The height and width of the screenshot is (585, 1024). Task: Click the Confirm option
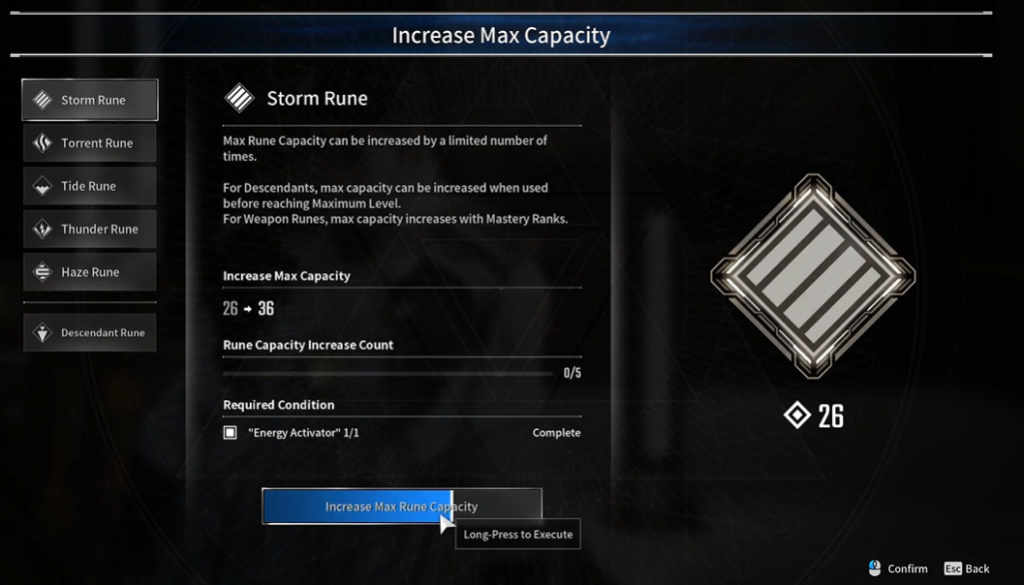pyautogui.click(x=898, y=568)
